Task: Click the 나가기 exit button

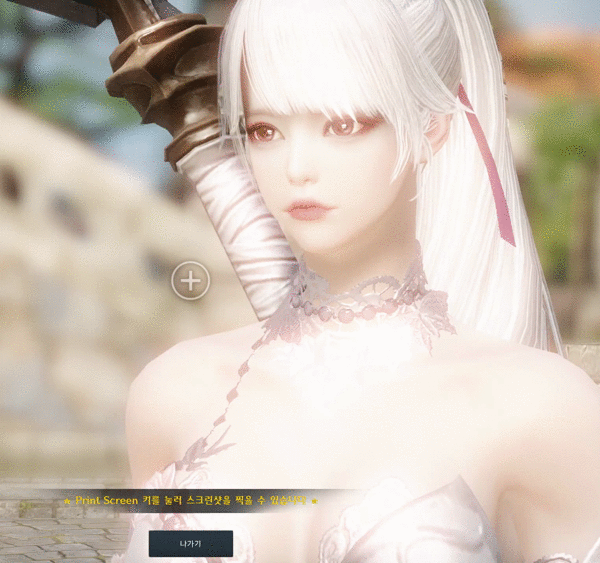Action: (190, 544)
